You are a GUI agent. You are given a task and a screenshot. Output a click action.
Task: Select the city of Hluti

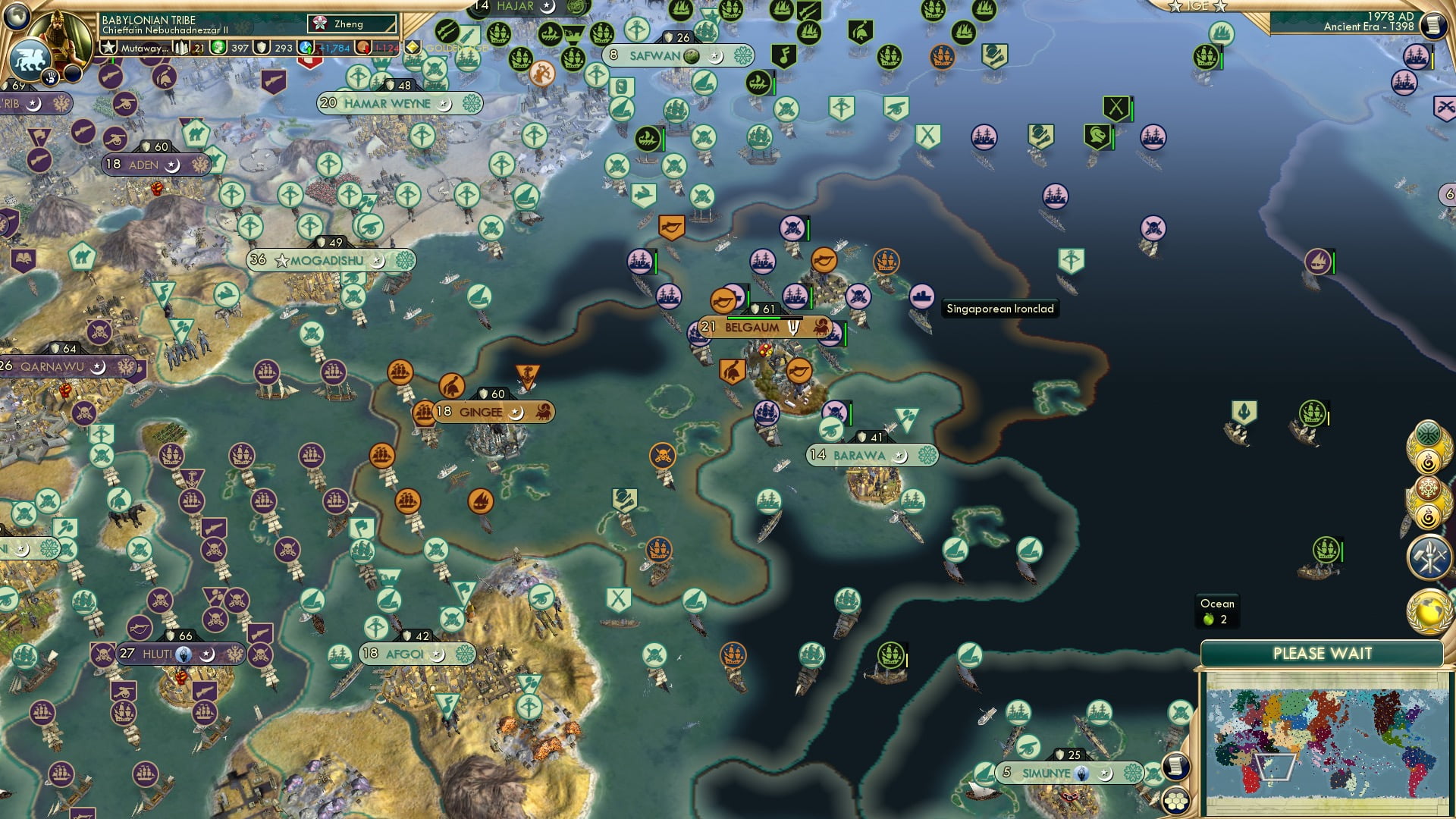pyautogui.click(x=156, y=652)
